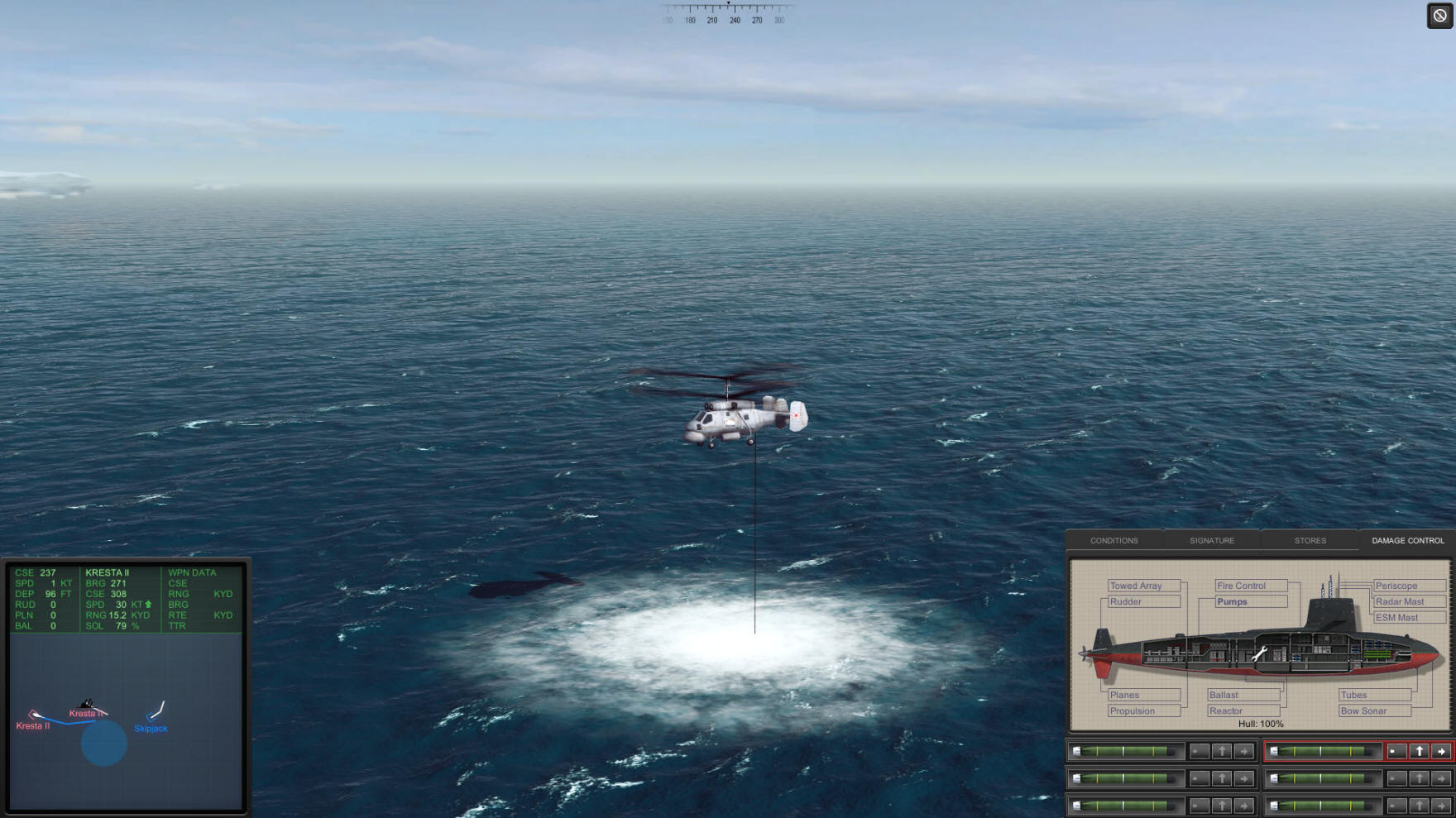This screenshot has height=818, width=1456.
Task: Toggle flooding on the bottom-left tube
Action: [1200, 806]
